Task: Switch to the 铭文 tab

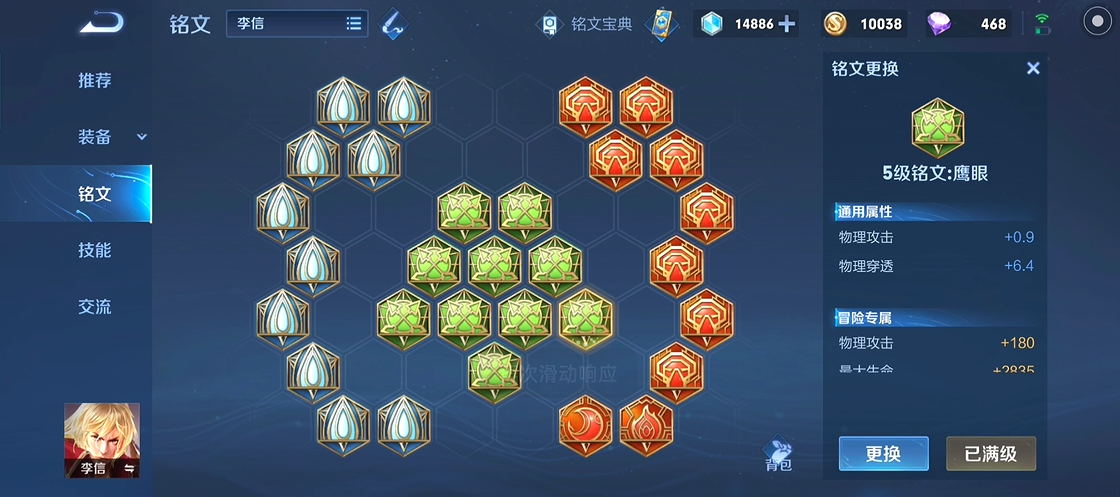Action: pos(95,194)
